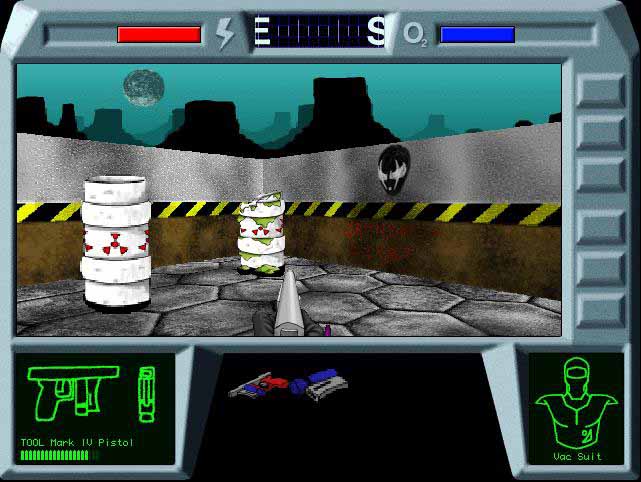
Task: Pick the red item in the inventory tray
Action: point(264,383)
